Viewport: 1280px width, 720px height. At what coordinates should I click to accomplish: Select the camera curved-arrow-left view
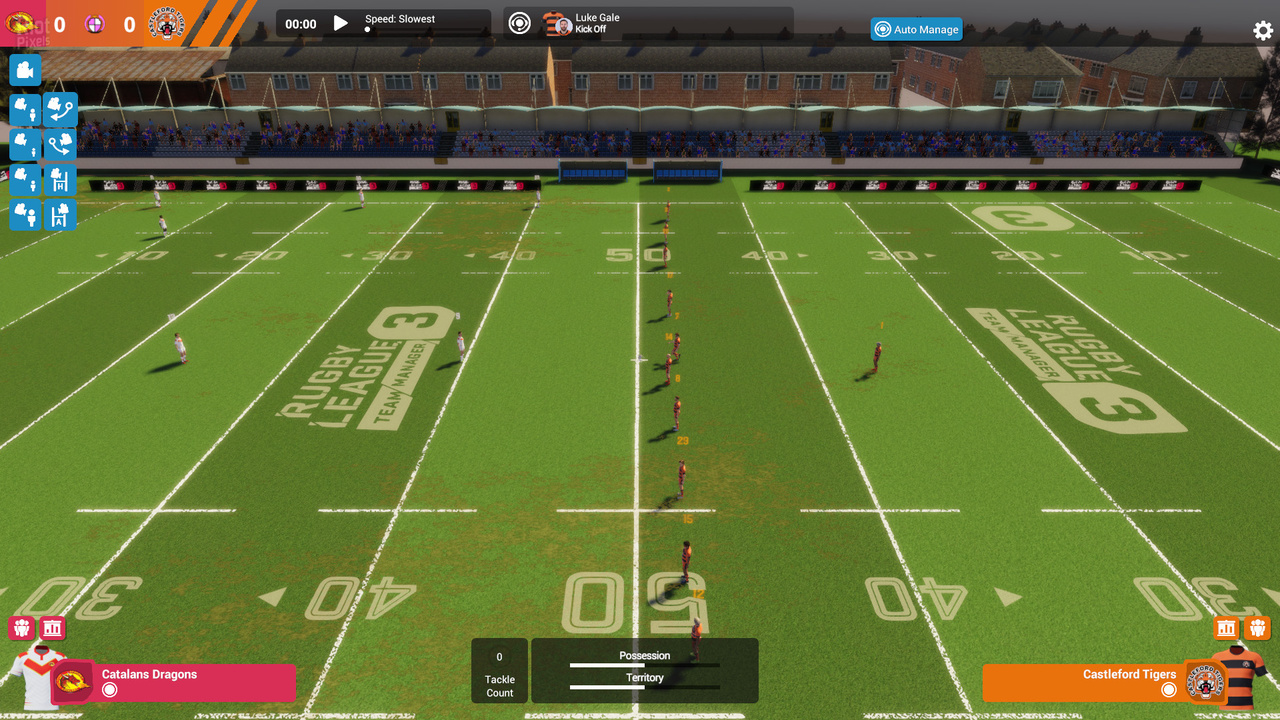coord(60,109)
